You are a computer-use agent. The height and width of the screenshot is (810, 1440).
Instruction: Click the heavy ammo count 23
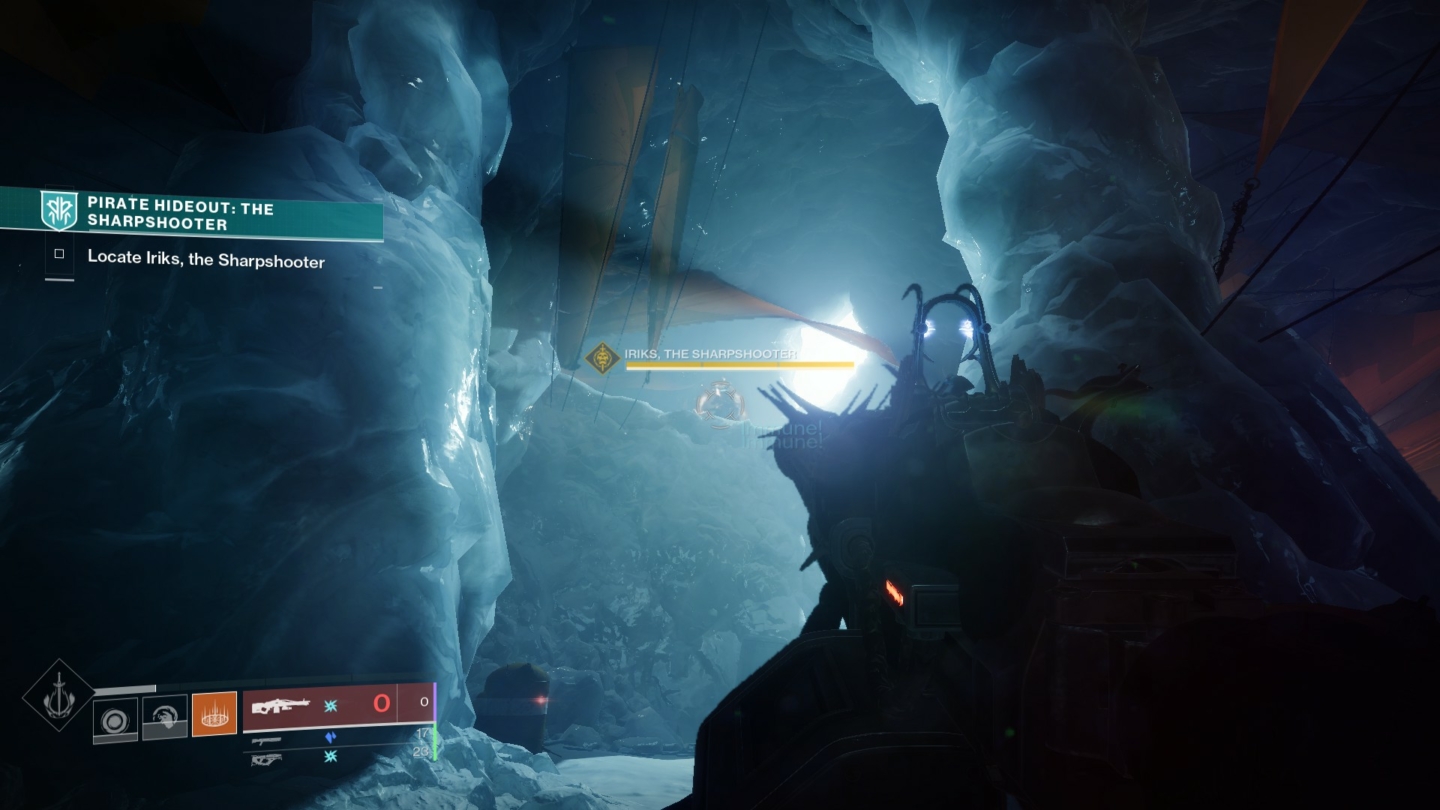(422, 752)
